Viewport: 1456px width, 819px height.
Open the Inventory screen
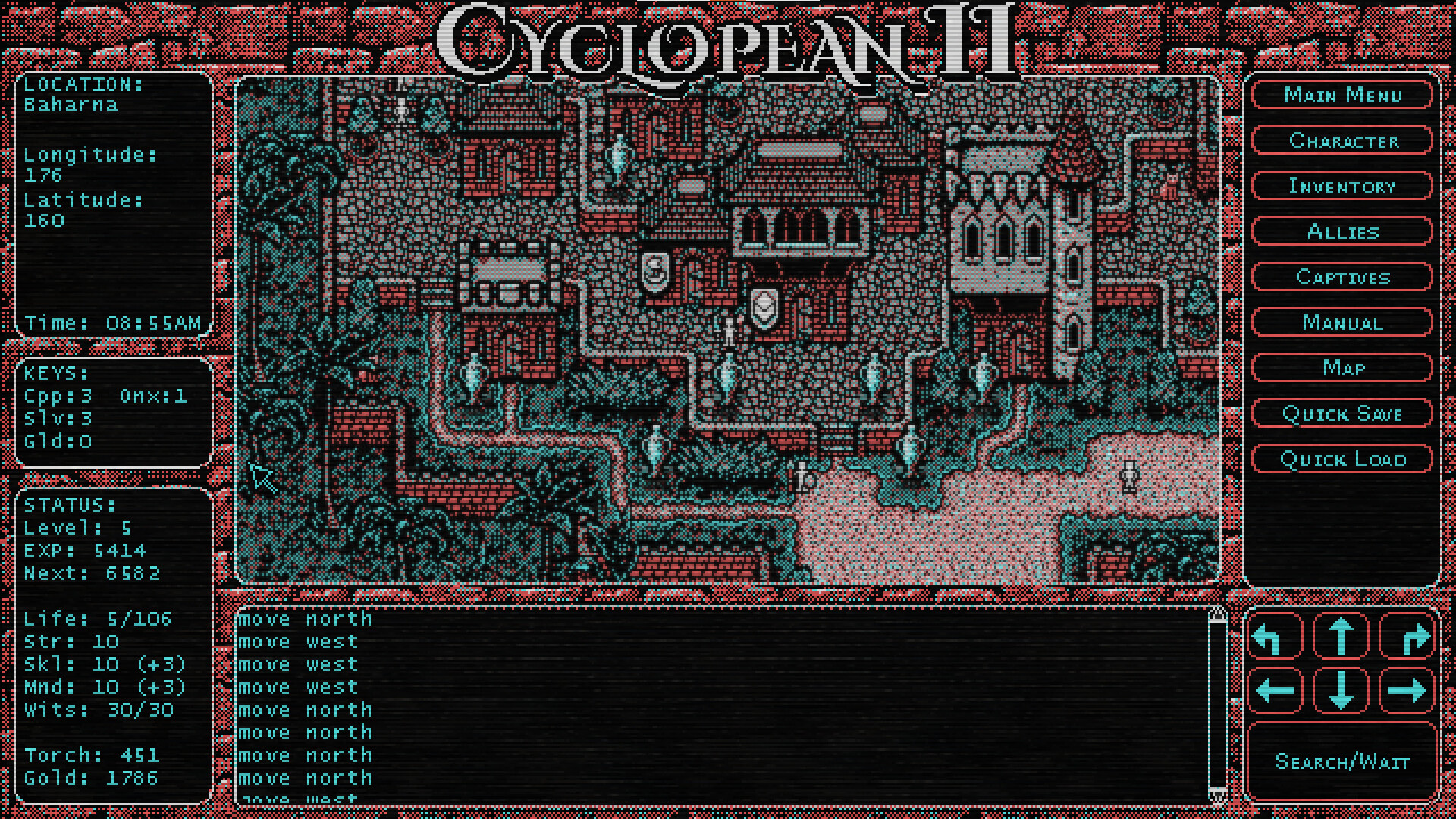1342,187
